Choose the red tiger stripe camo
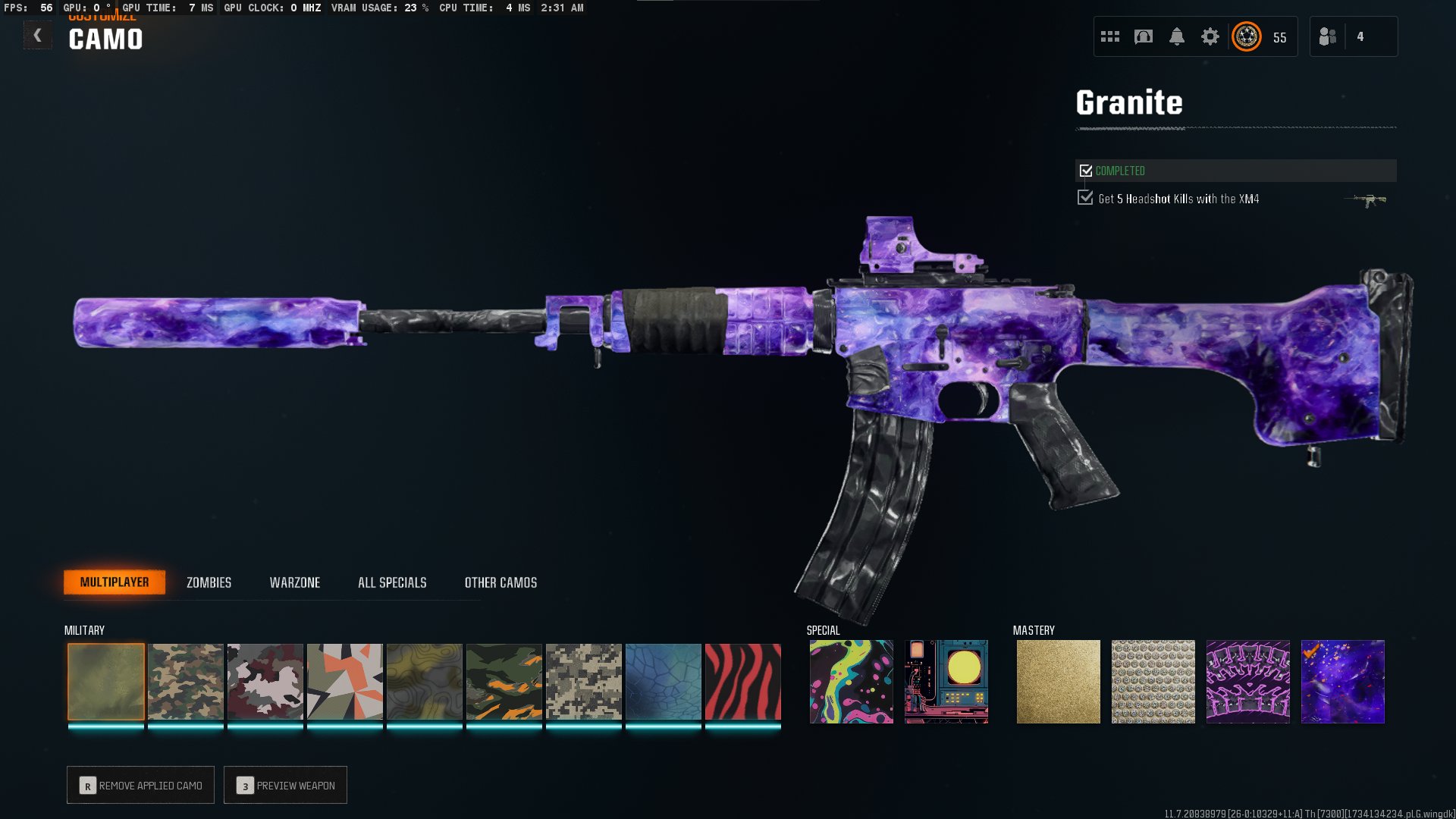Image resolution: width=1456 pixels, height=819 pixels. [x=743, y=681]
